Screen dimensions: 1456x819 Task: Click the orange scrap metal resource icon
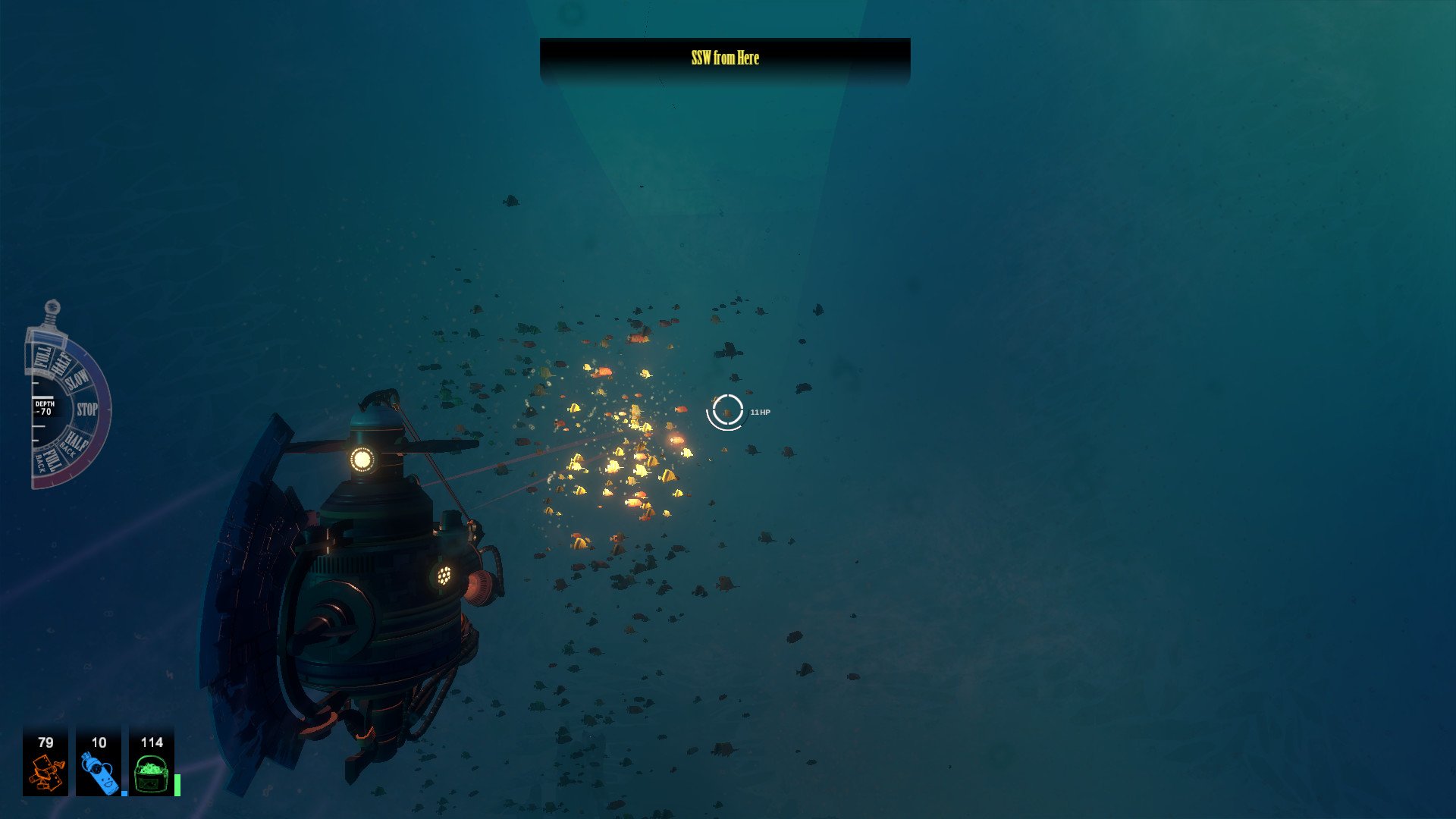[46, 771]
